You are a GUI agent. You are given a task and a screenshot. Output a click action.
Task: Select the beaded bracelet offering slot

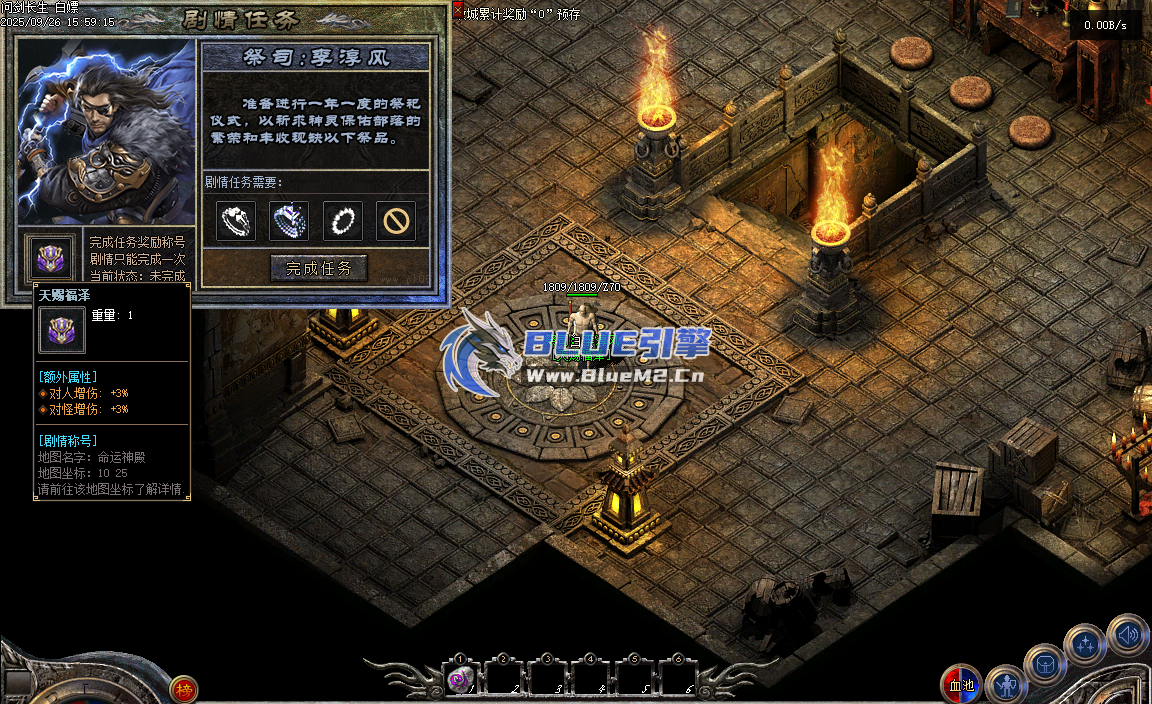point(343,221)
